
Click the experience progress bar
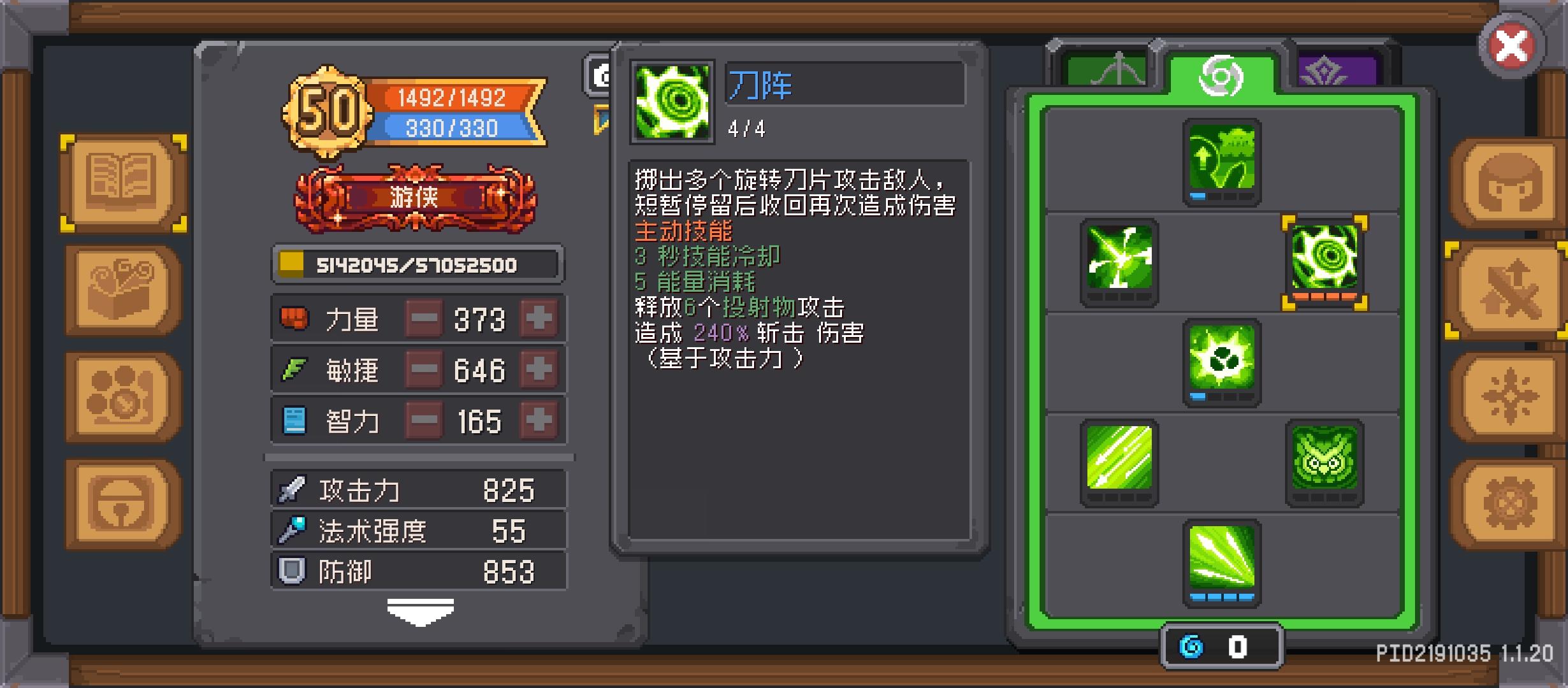point(417,265)
